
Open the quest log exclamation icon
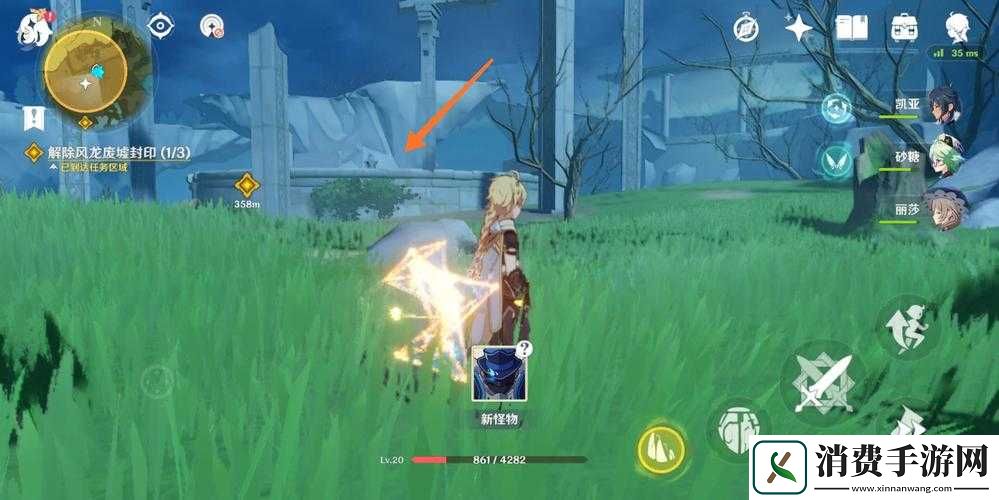coord(33,119)
